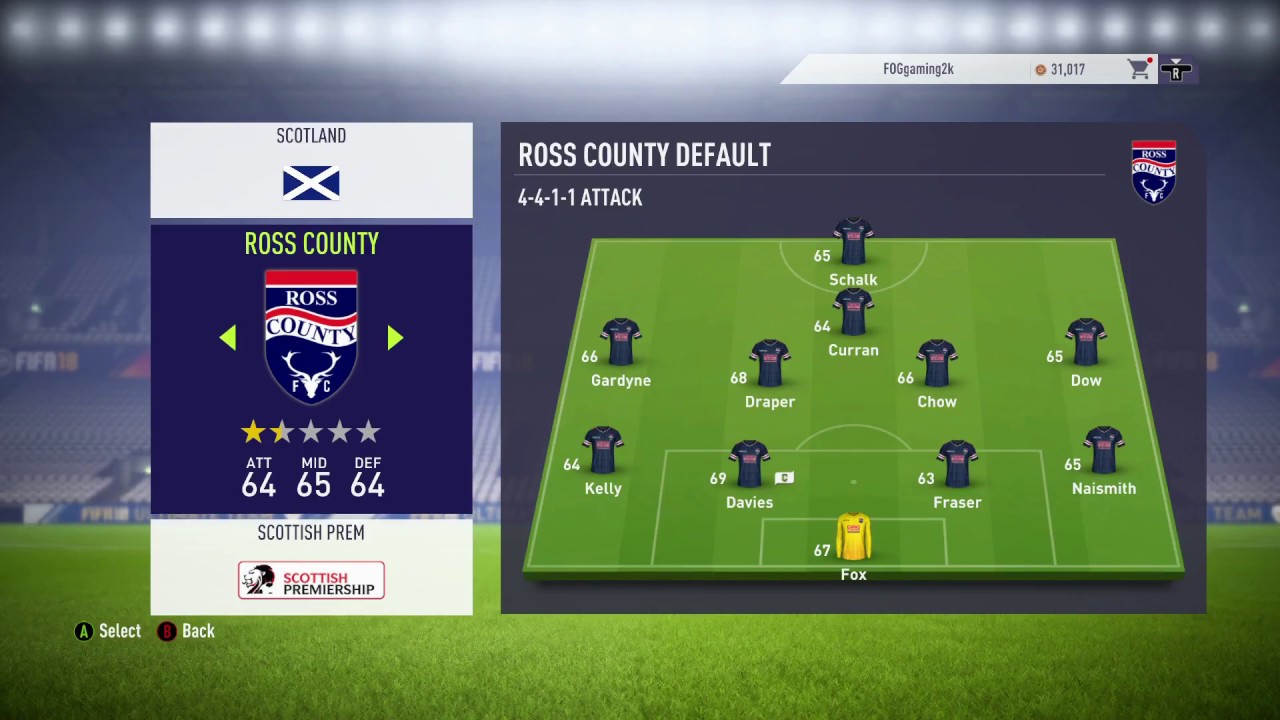Image resolution: width=1280 pixels, height=720 pixels.
Task: Click the controller profile icon top right
Action: tap(1177, 69)
